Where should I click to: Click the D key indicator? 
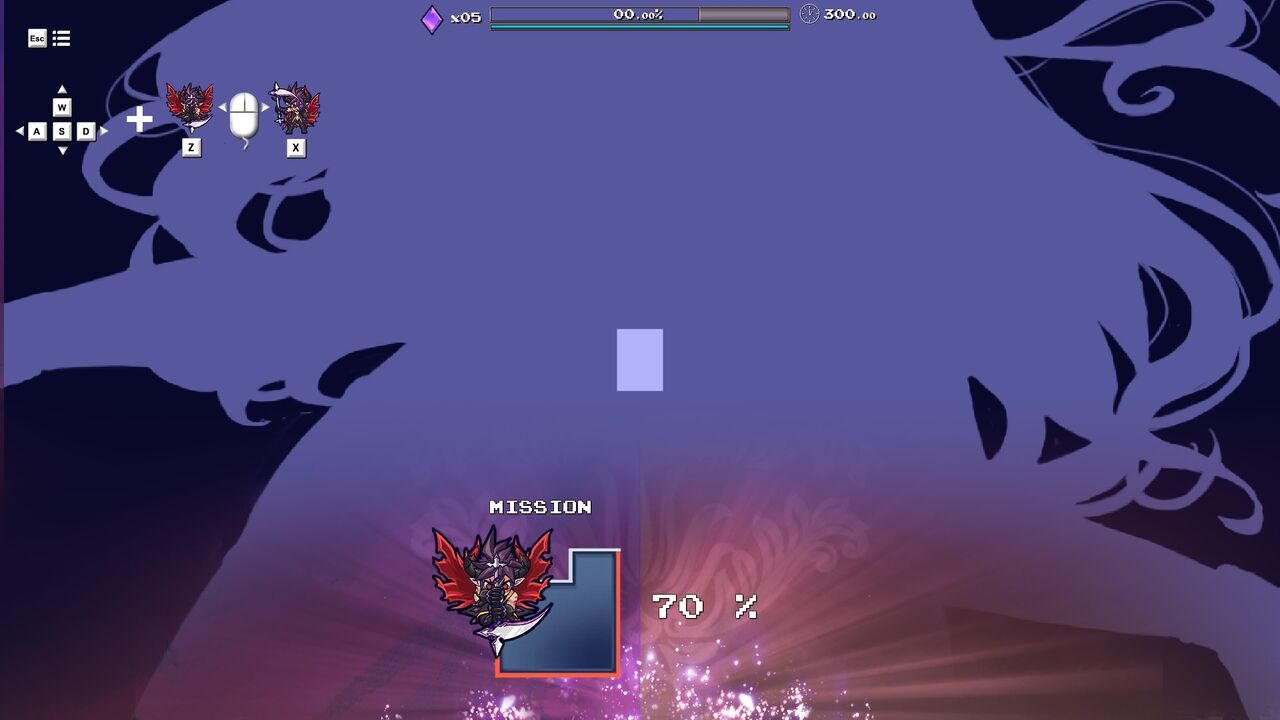click(x=85, y=130)
